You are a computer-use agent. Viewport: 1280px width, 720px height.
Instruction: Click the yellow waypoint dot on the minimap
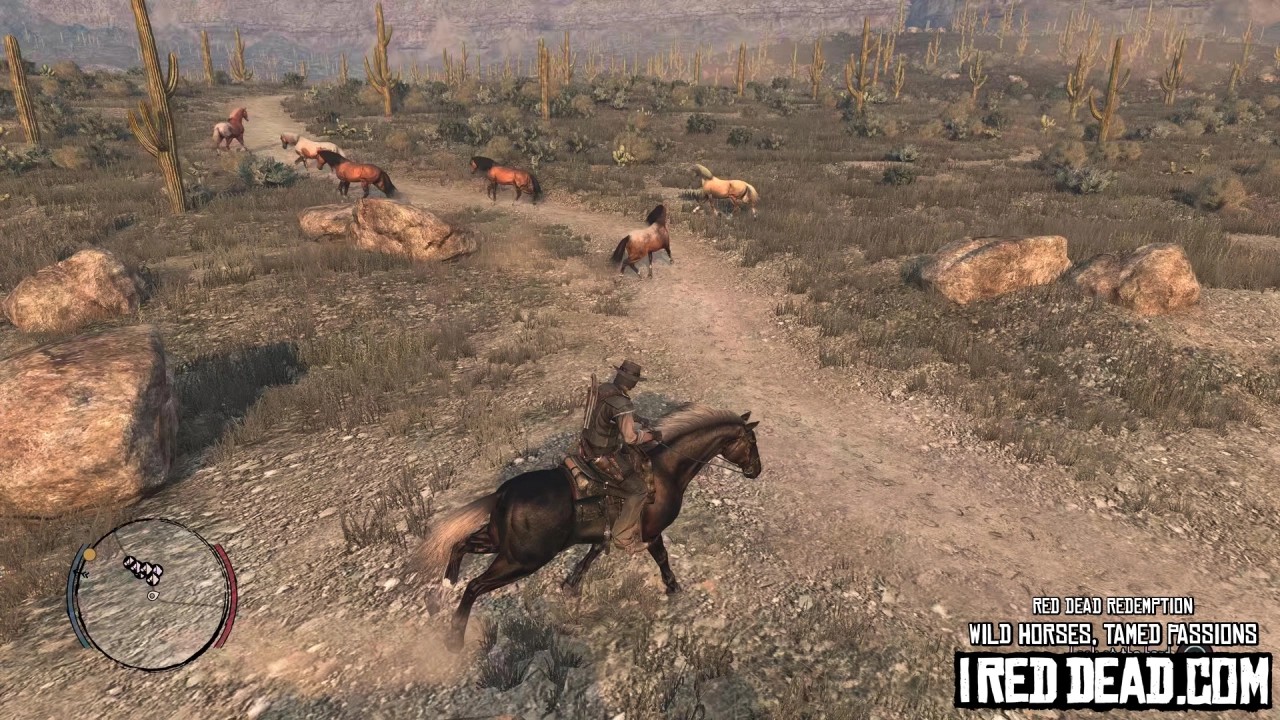coord(89,553)
